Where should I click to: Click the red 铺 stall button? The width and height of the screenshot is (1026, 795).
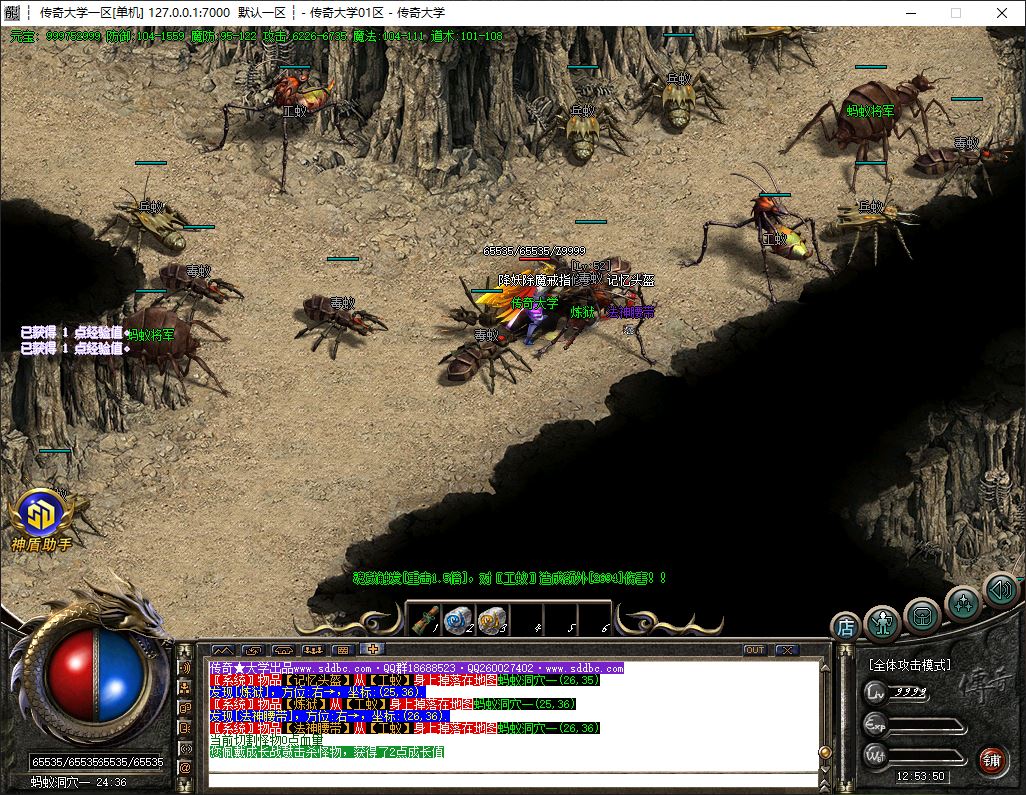[992, 759]
